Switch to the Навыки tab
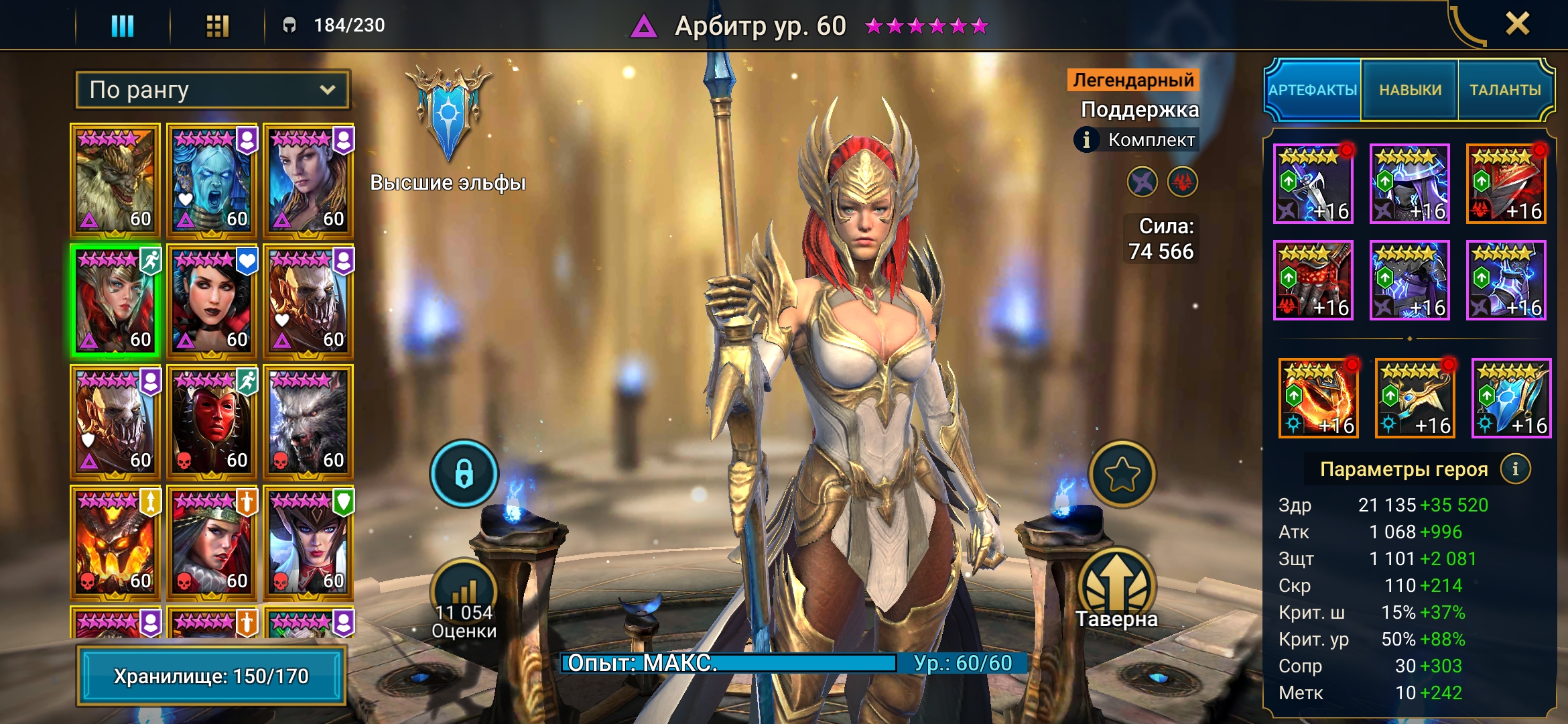The image size is (1568, 724). pyautogui.click(x=1410, y=90)
